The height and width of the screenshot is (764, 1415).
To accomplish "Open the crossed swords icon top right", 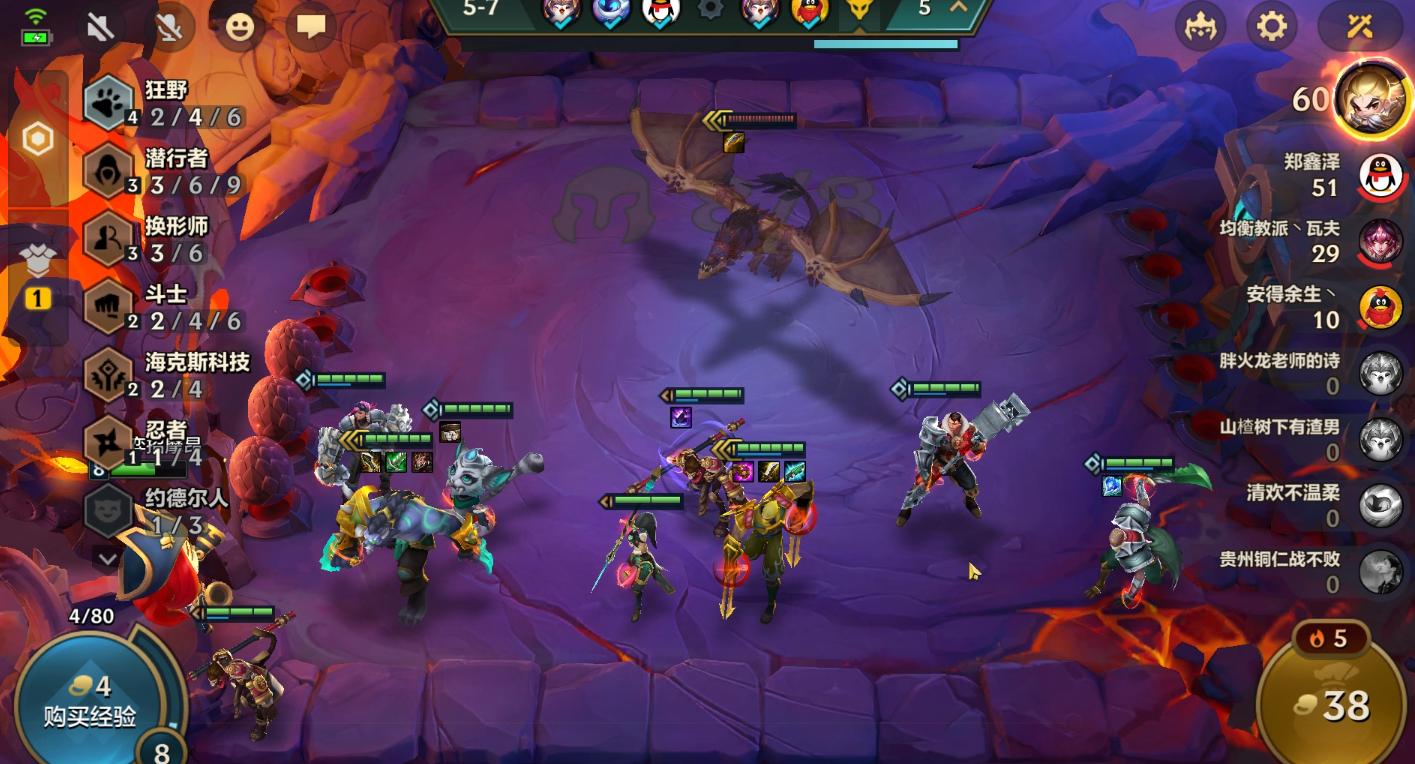I will [1359, 26].
